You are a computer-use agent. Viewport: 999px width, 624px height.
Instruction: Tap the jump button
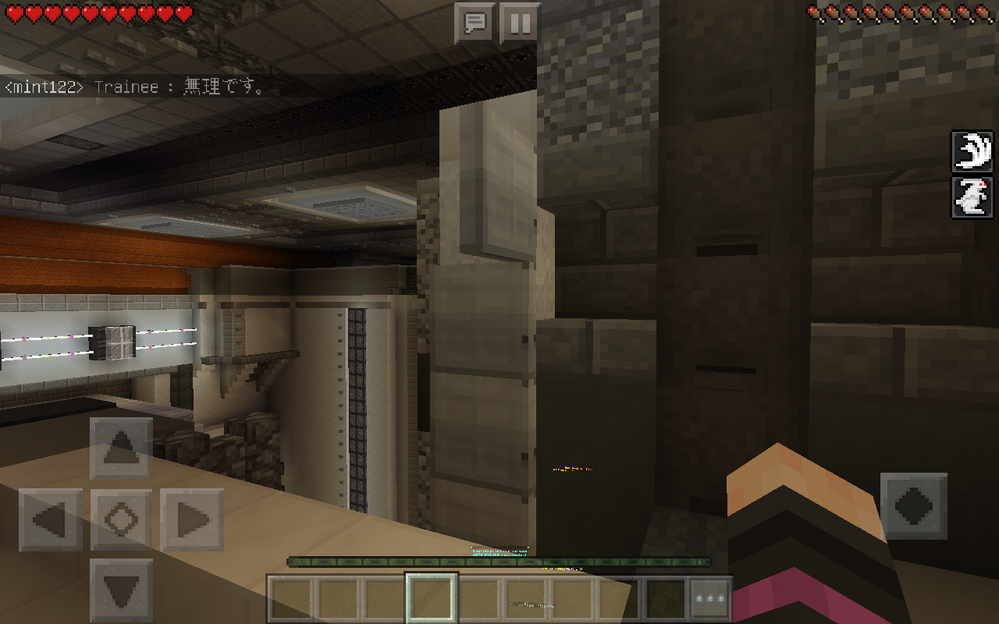(913, 506)
